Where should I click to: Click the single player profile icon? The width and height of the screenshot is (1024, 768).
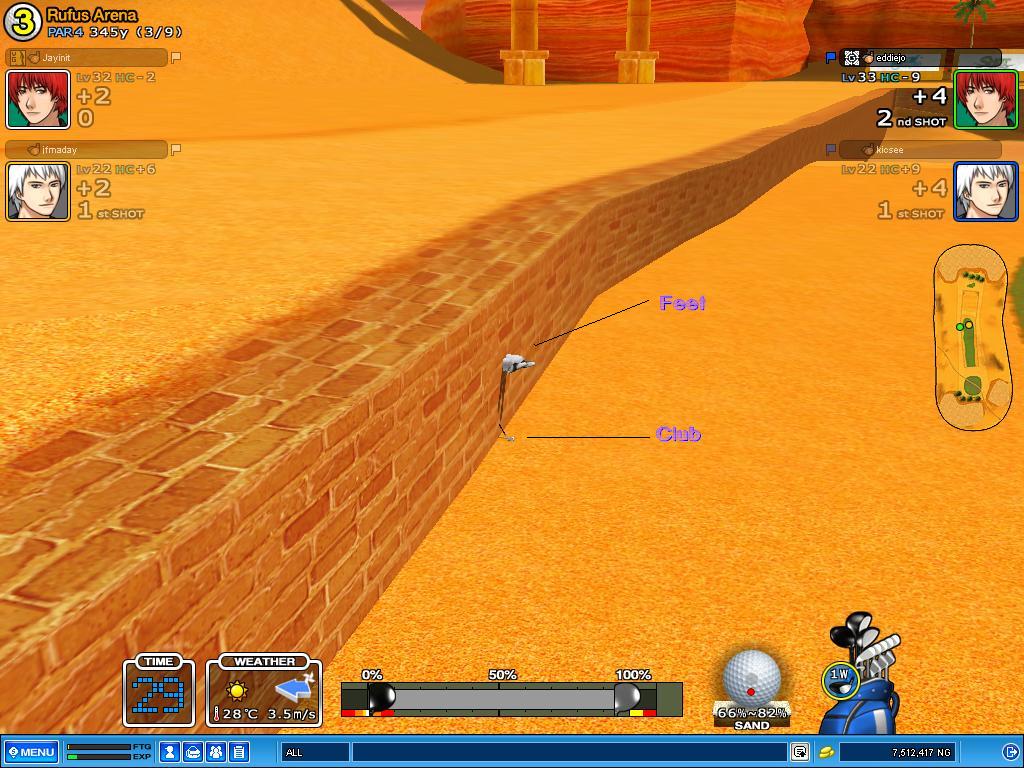pos(172,752)
